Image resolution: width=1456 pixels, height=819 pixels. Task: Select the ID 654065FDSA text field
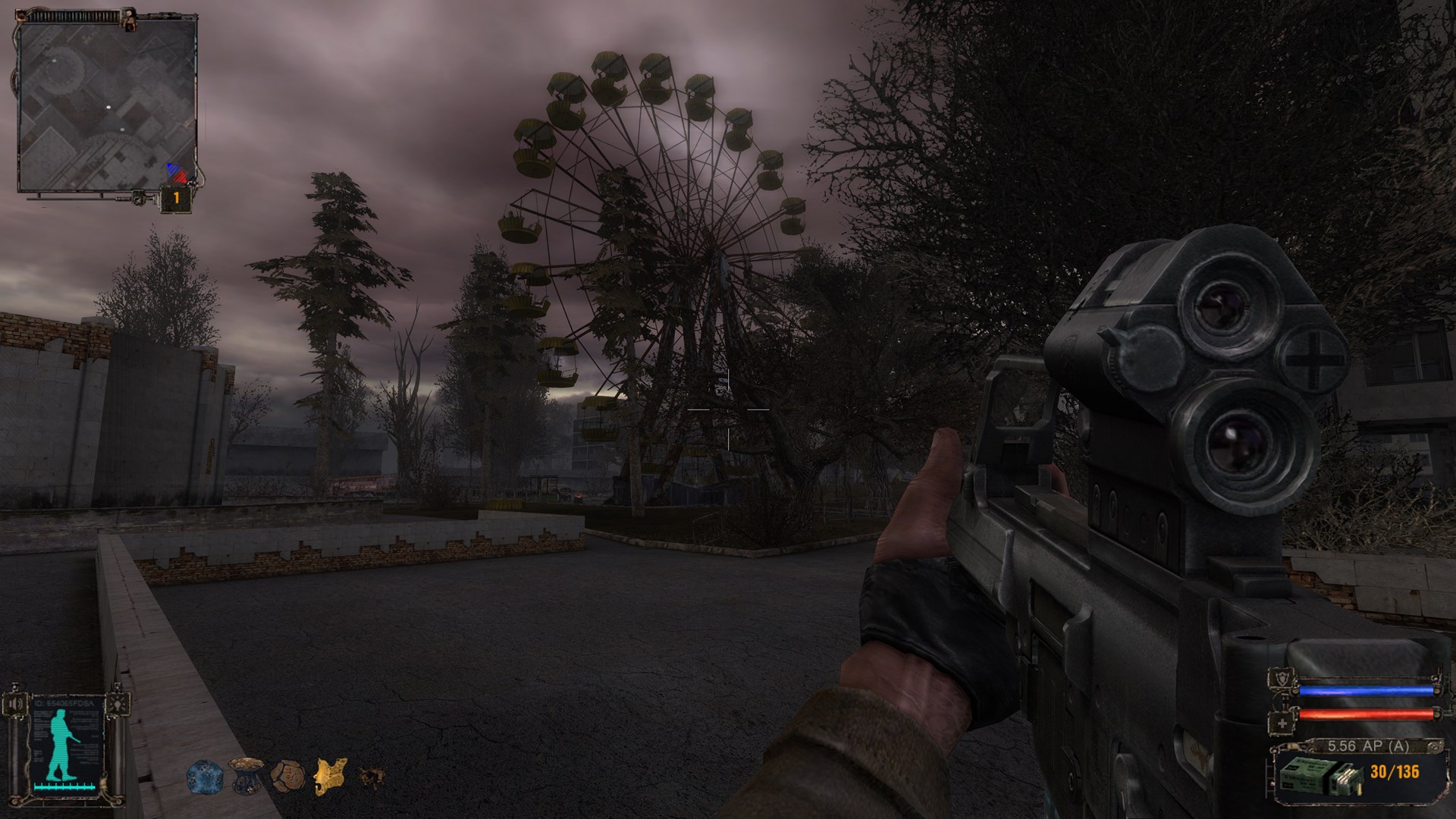click(63, 702)
